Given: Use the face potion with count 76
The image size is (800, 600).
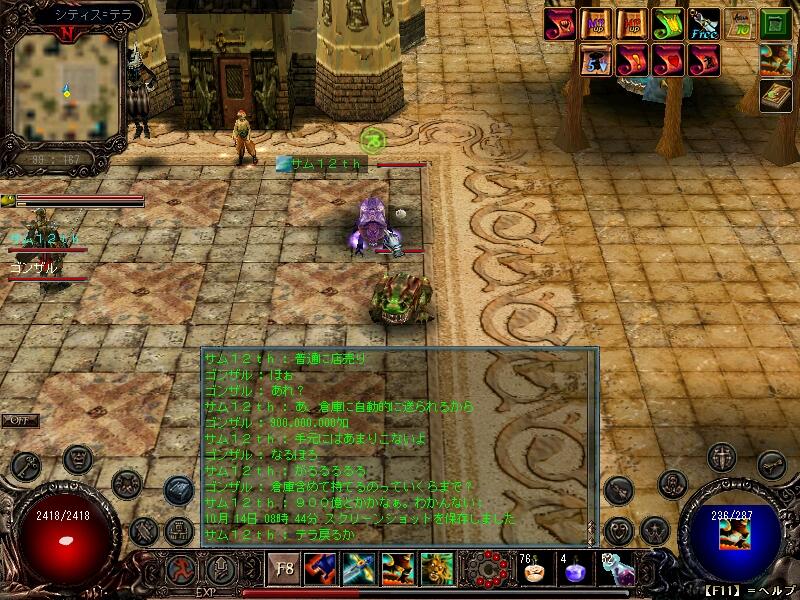Looking at the screenshot, I should pos(533,572).
